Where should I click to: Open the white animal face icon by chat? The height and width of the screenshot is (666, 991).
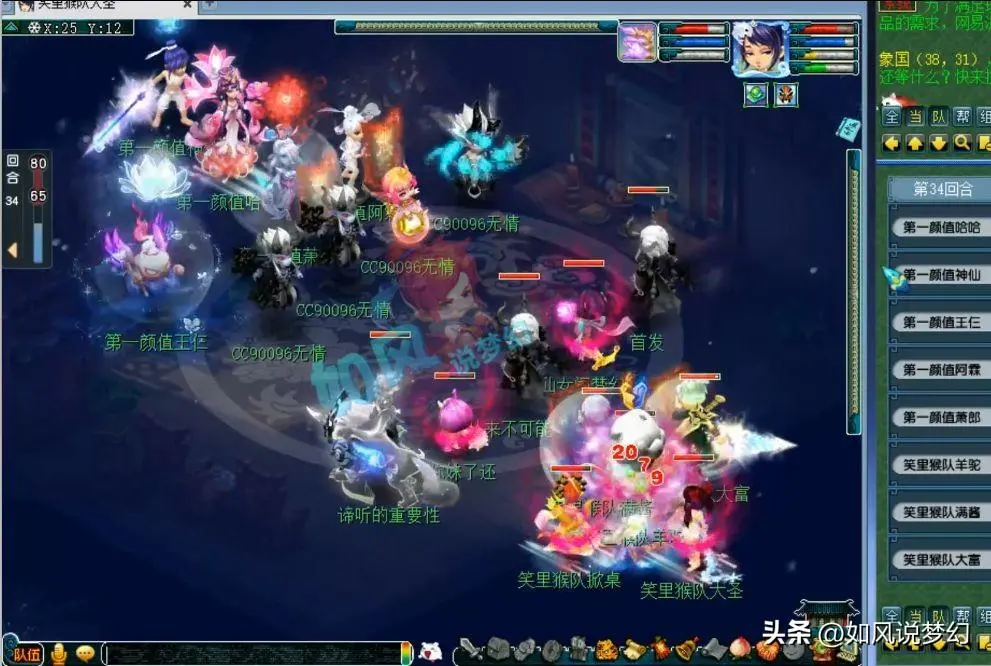[431, 652]
